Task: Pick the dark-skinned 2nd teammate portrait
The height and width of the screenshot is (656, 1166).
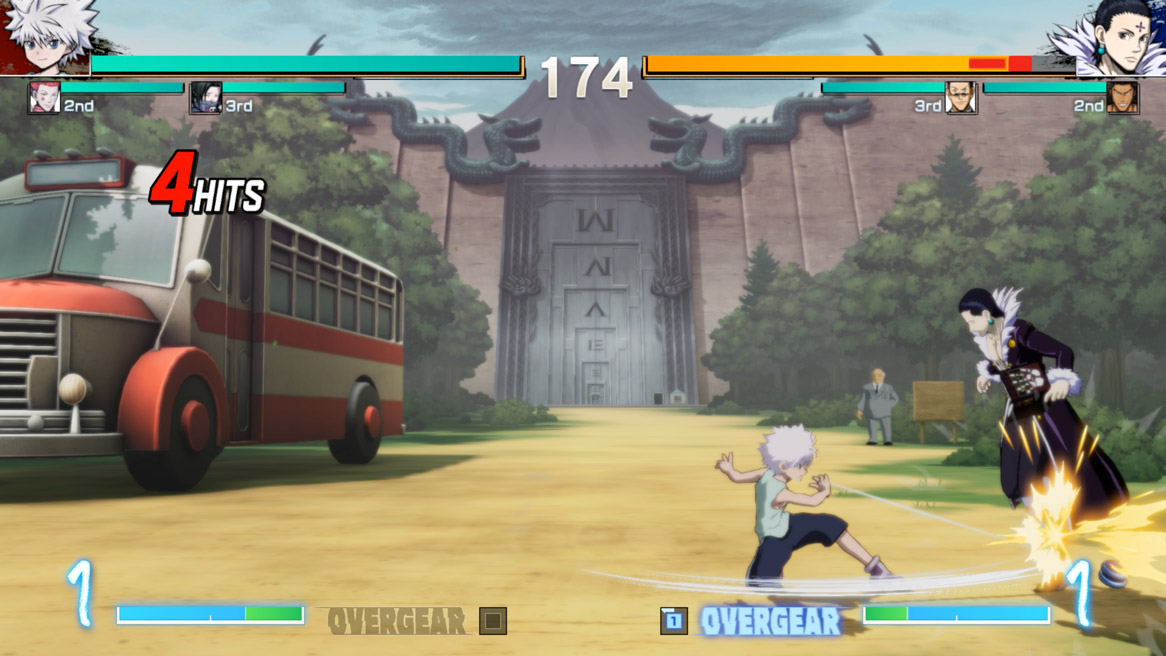Action: coord(1122,98)
